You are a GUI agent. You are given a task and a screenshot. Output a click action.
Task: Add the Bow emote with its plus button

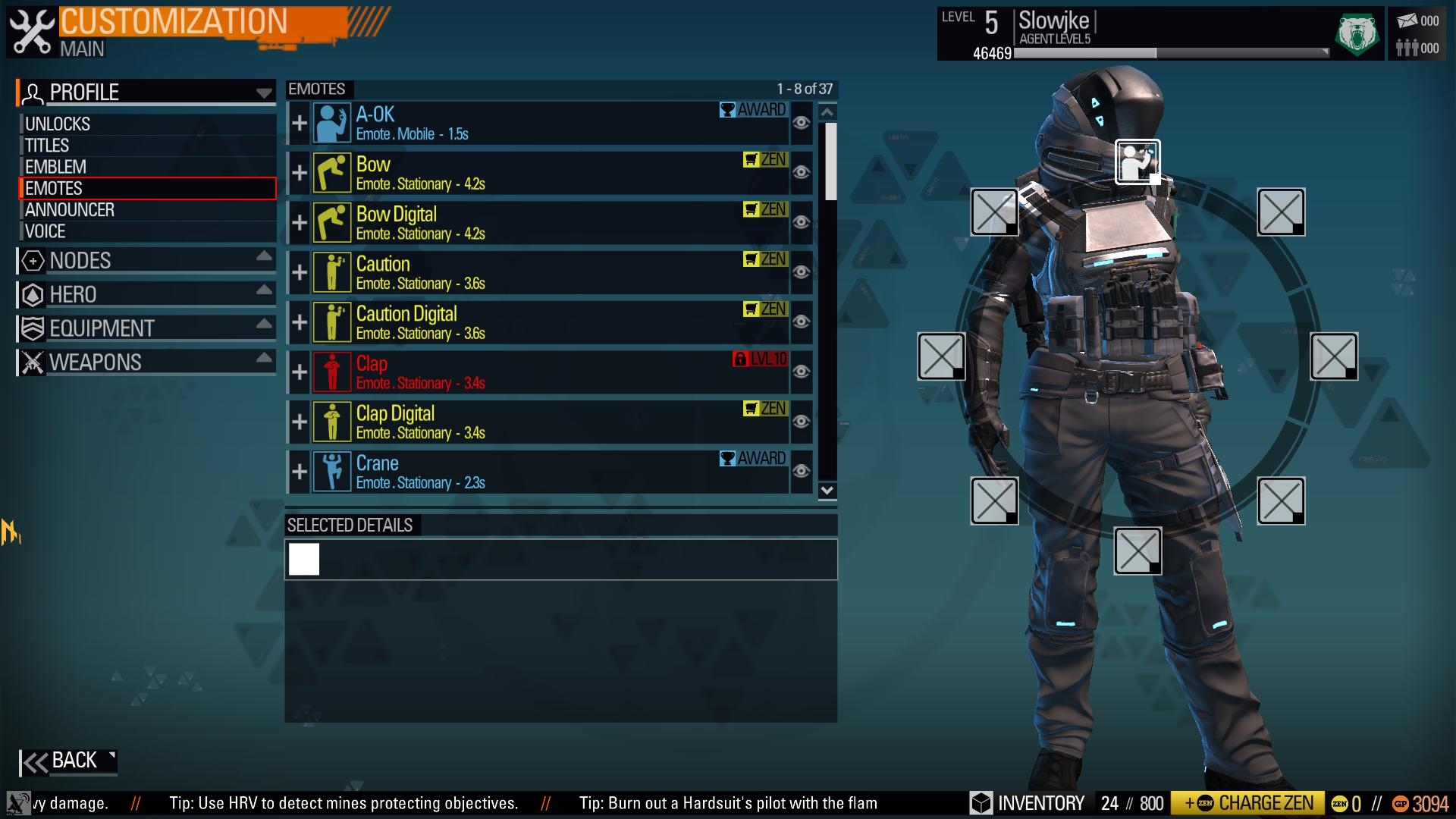(x=300, y=173)
